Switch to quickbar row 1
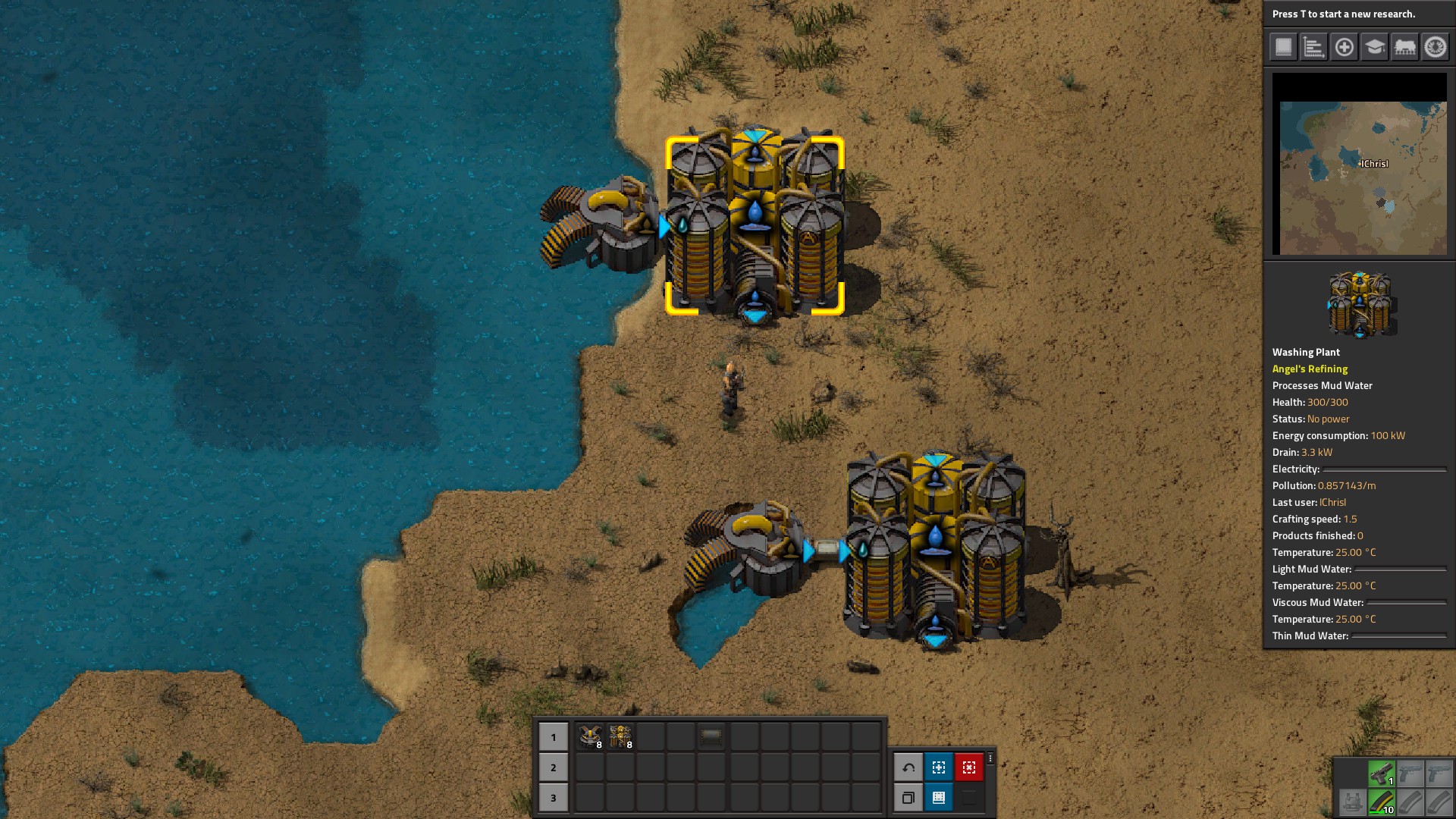The width and height of the screenshot is (1456, 819). tap(553, 736)
